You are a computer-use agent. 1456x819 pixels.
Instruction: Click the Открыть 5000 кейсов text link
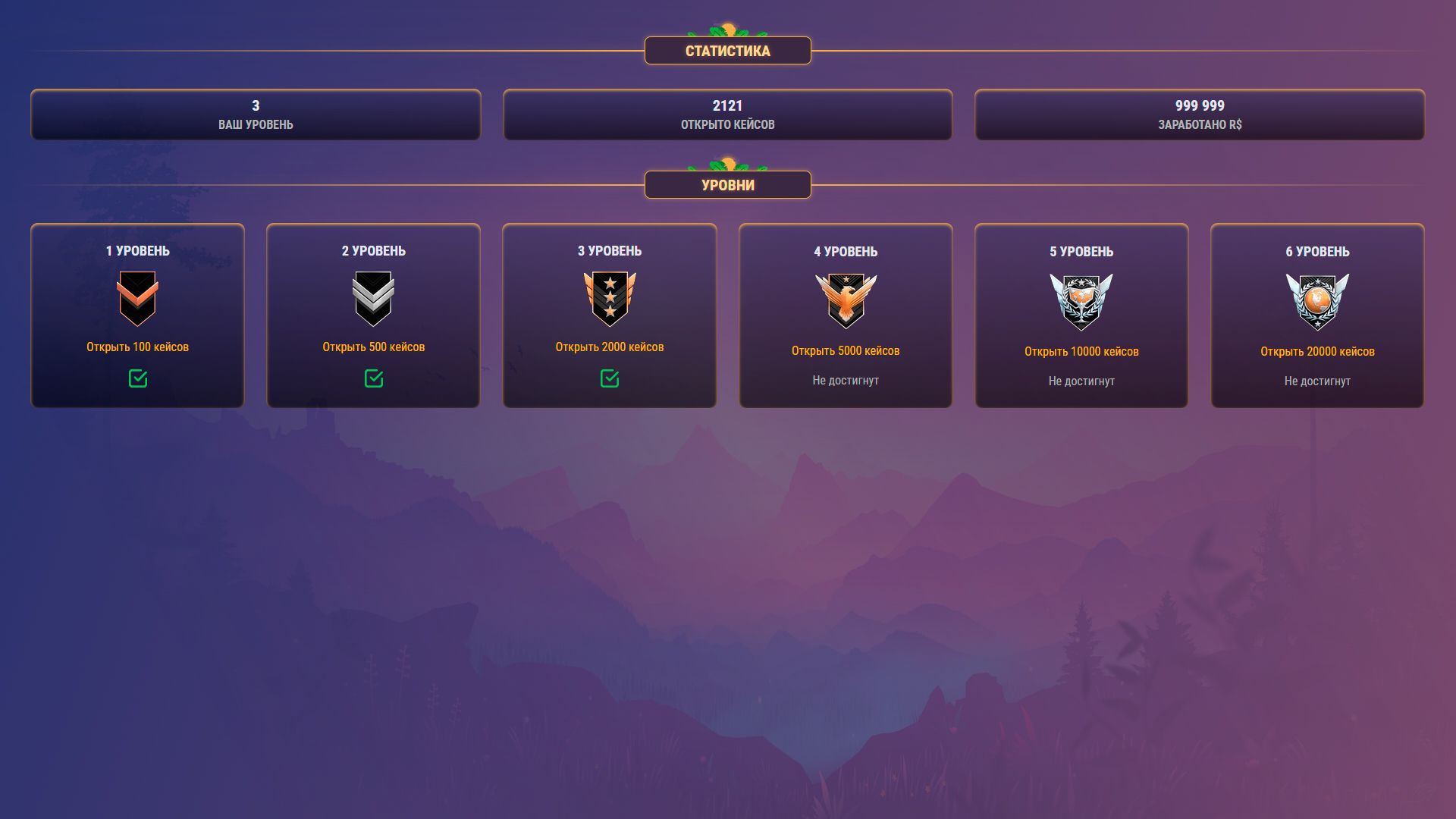click(x=846, y=350)
